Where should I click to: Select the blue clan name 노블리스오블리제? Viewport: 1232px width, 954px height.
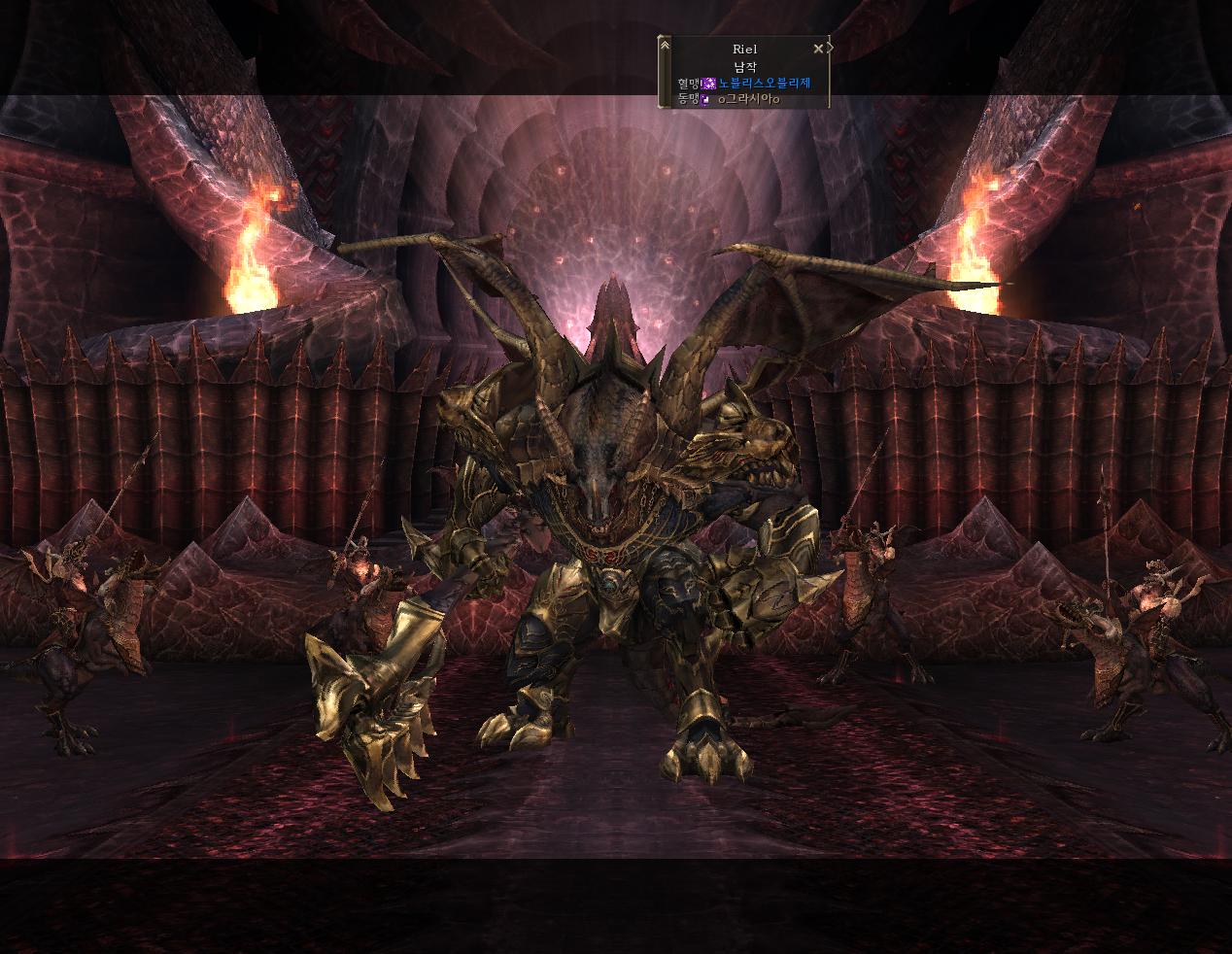click(764, 84)
